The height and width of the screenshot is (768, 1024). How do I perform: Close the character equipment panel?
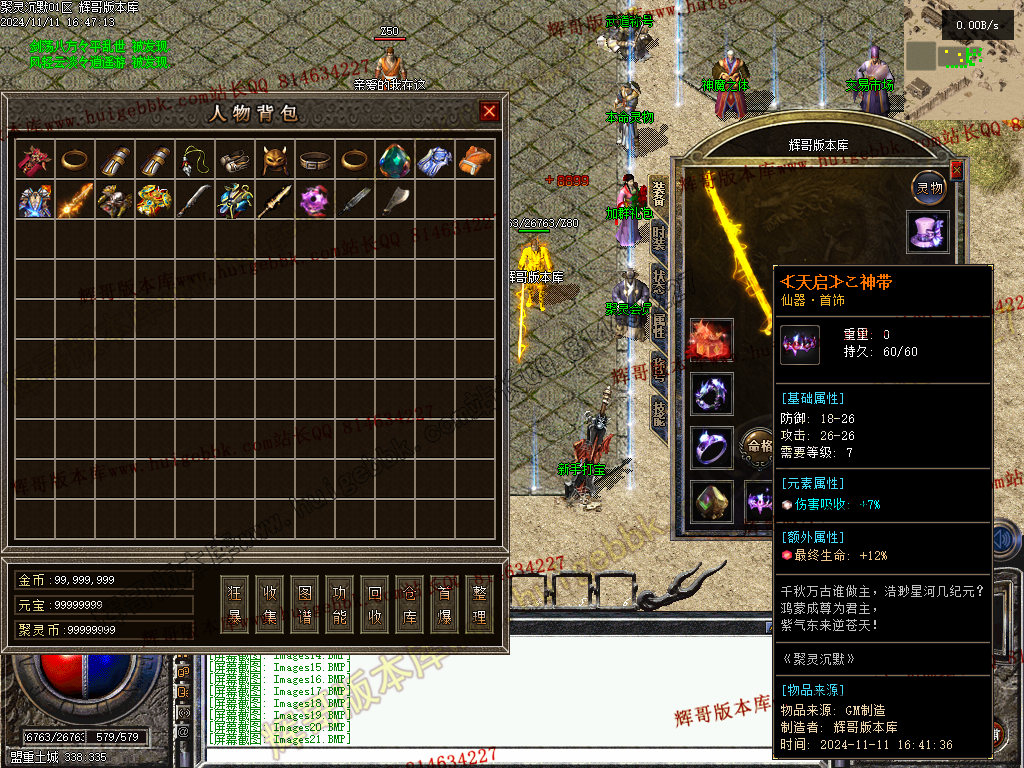pyautogui.click(x=956, y=170)
